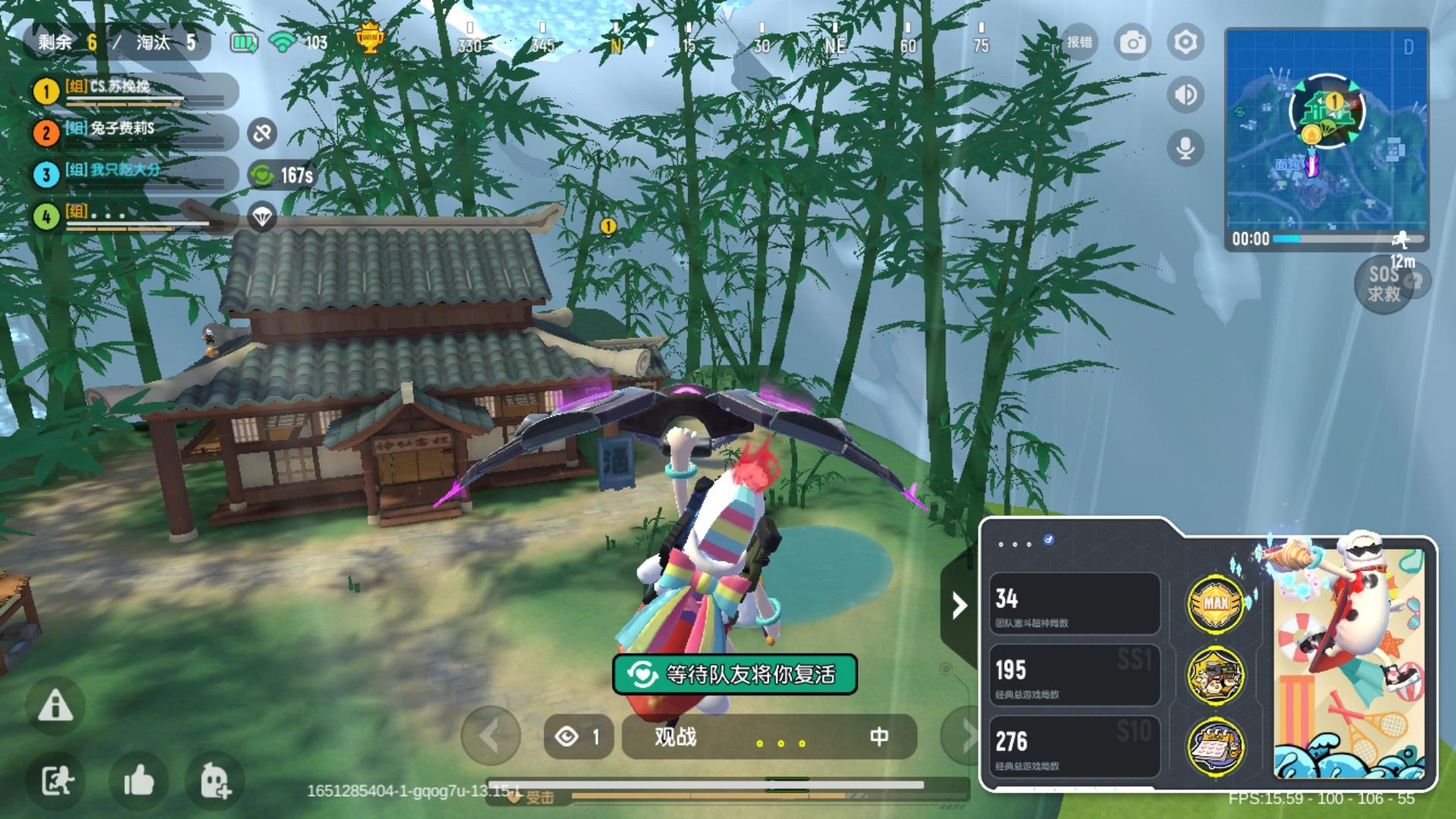Open the player's avatar card portrait
Image resolution: width=1456 pixels, height=819 pixels.
[x=1349, y=658]
